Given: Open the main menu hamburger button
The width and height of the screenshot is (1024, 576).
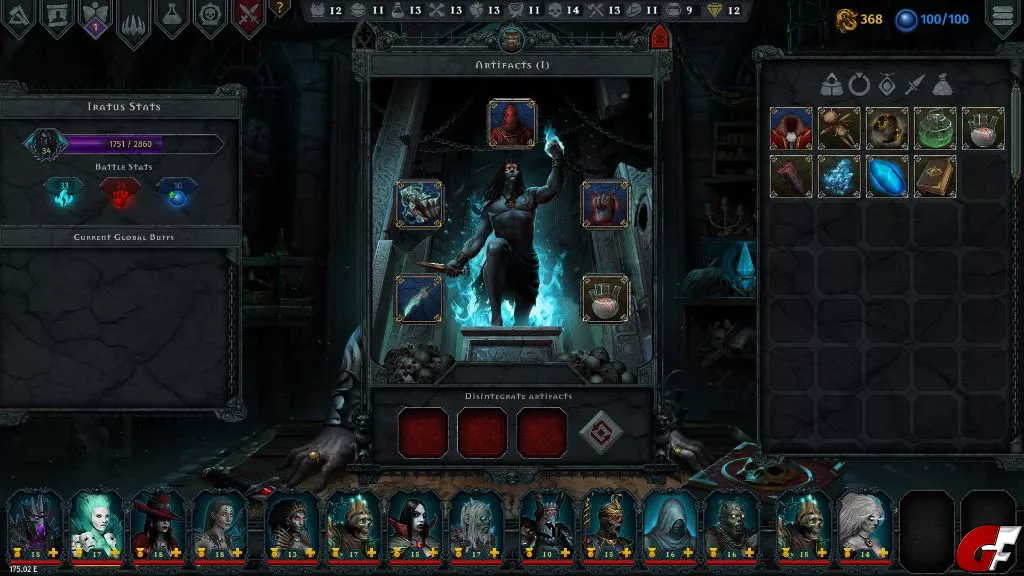Looking at the screenshot, I should pyautogui.click(x=1003, y=17).
